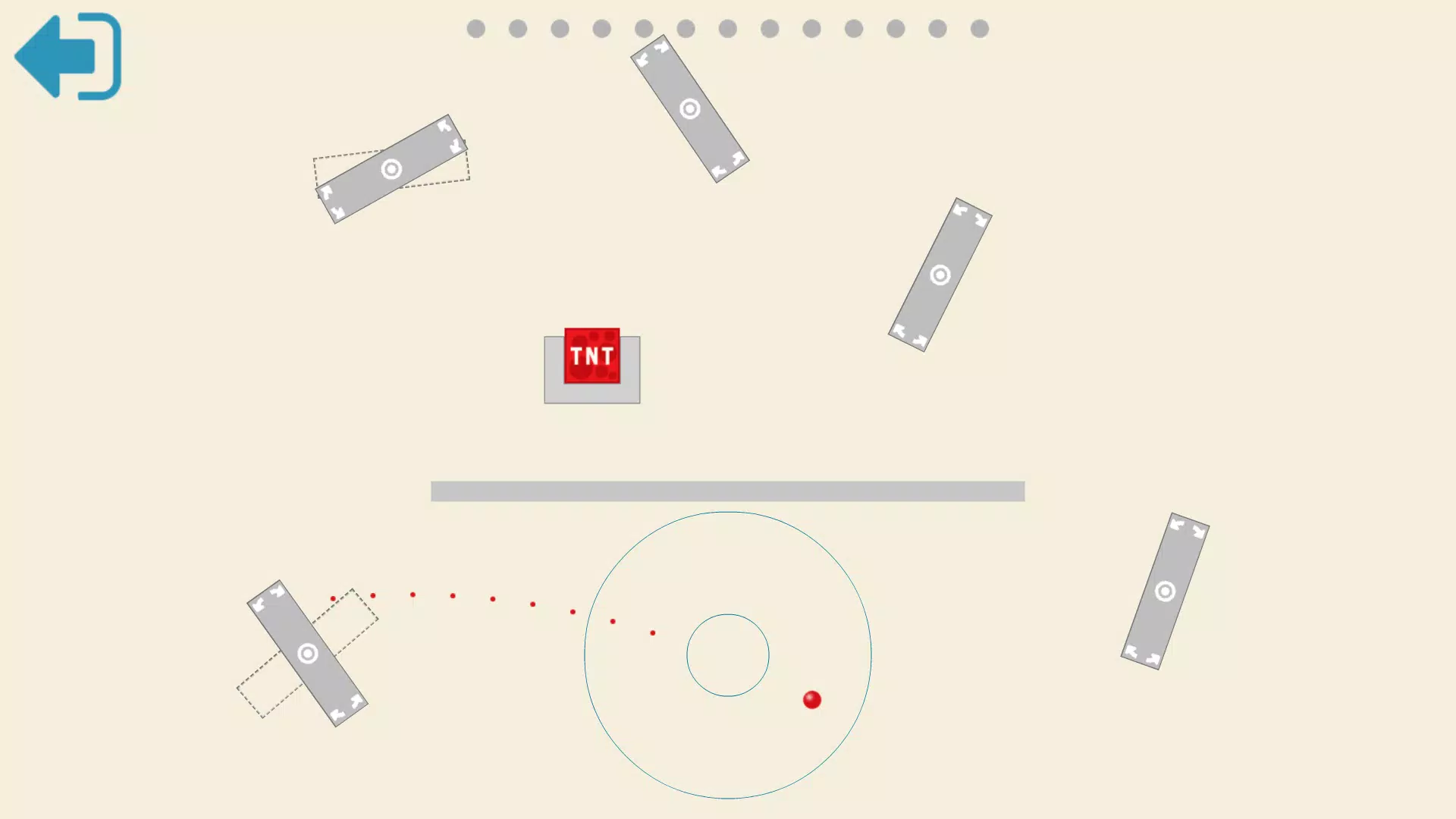Select the red ball
1456x819 pixels.
[x=811, y=700]
